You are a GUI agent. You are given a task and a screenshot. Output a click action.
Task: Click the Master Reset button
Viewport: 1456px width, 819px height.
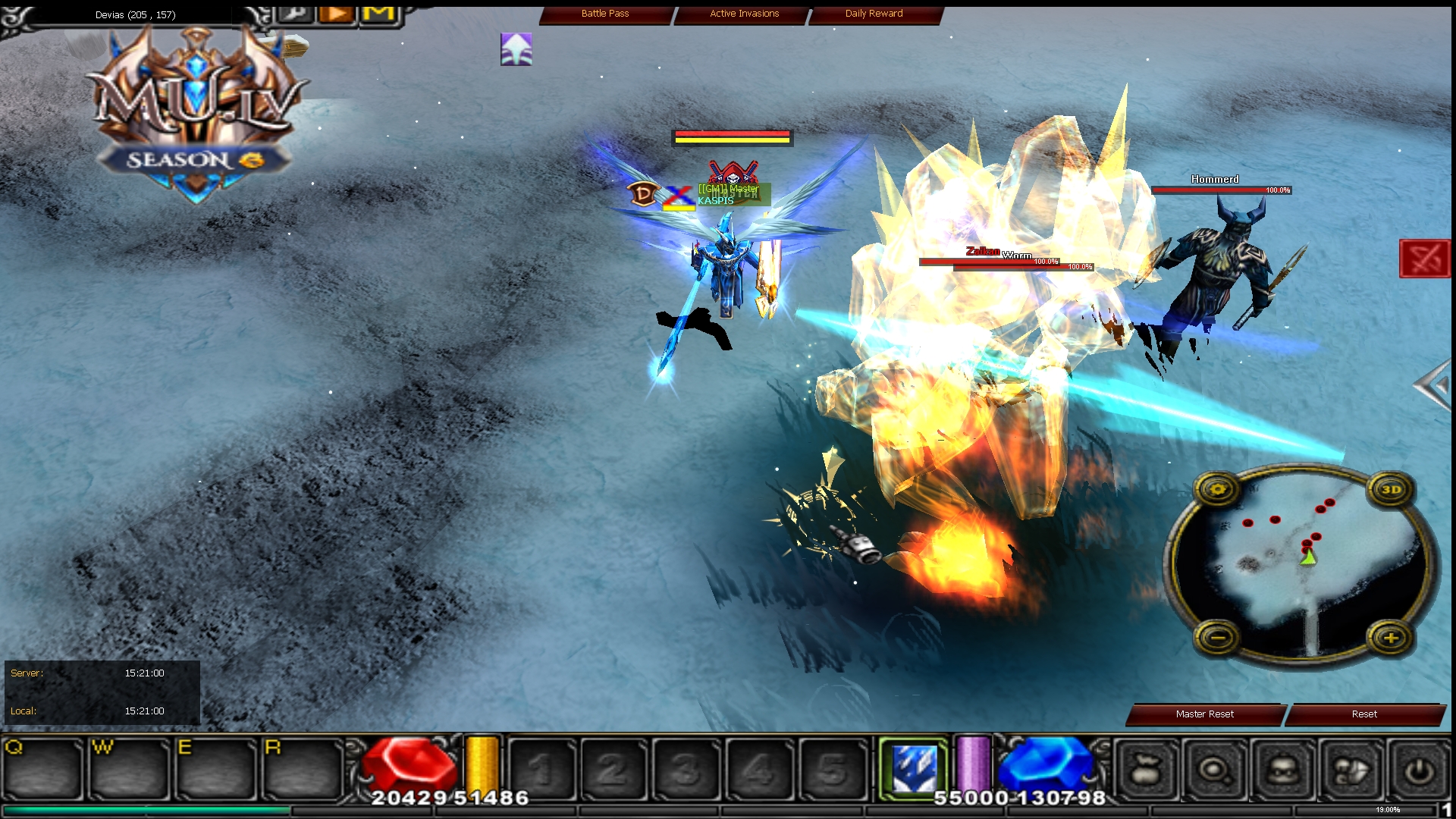[1204, 714]
